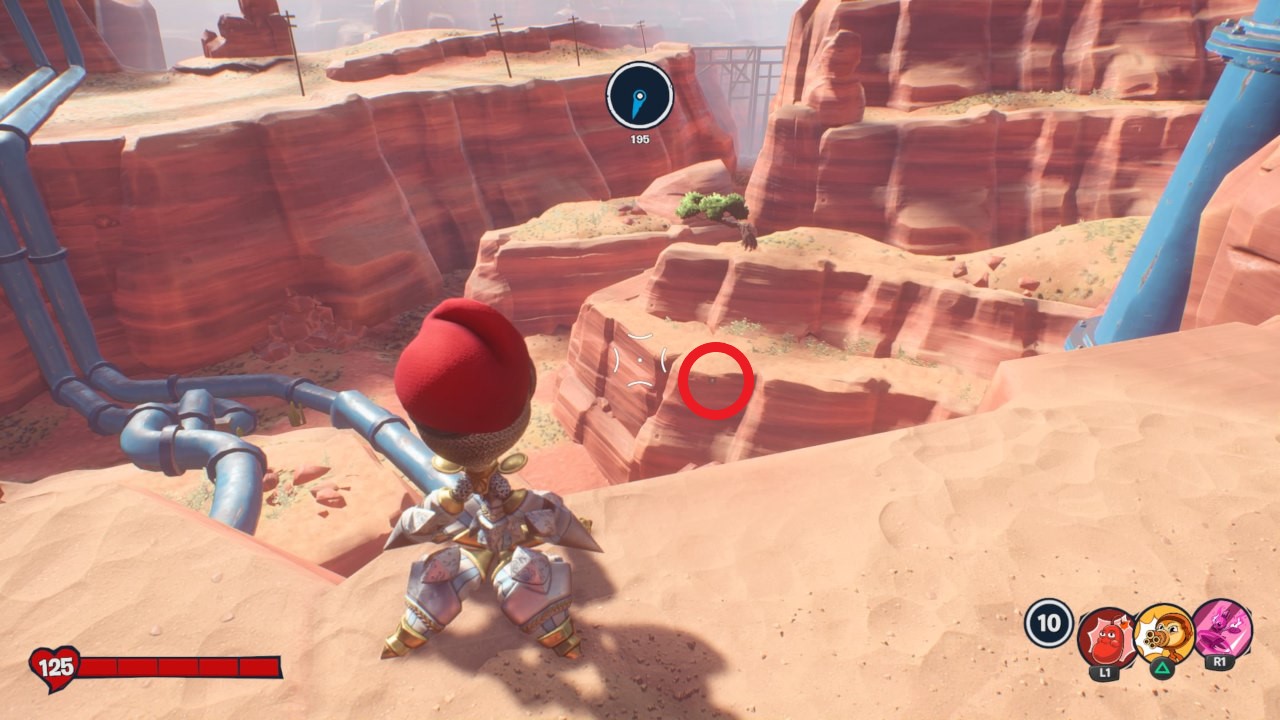Image resolution: width=1280 pixels, height=720 pixels.
Task: Use the orange gatling character ability
Action: pos(1164,632)
